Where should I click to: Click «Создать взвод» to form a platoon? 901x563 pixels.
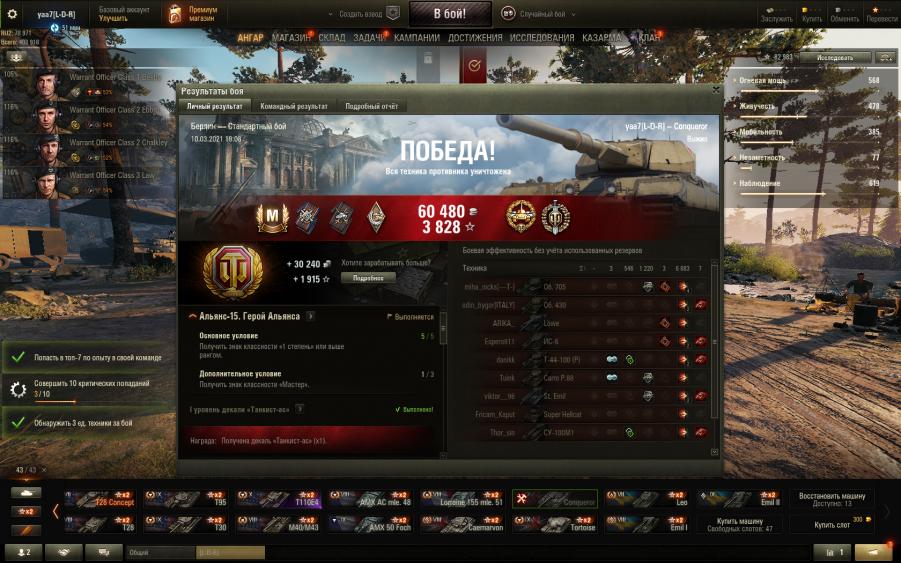point(367,14)
